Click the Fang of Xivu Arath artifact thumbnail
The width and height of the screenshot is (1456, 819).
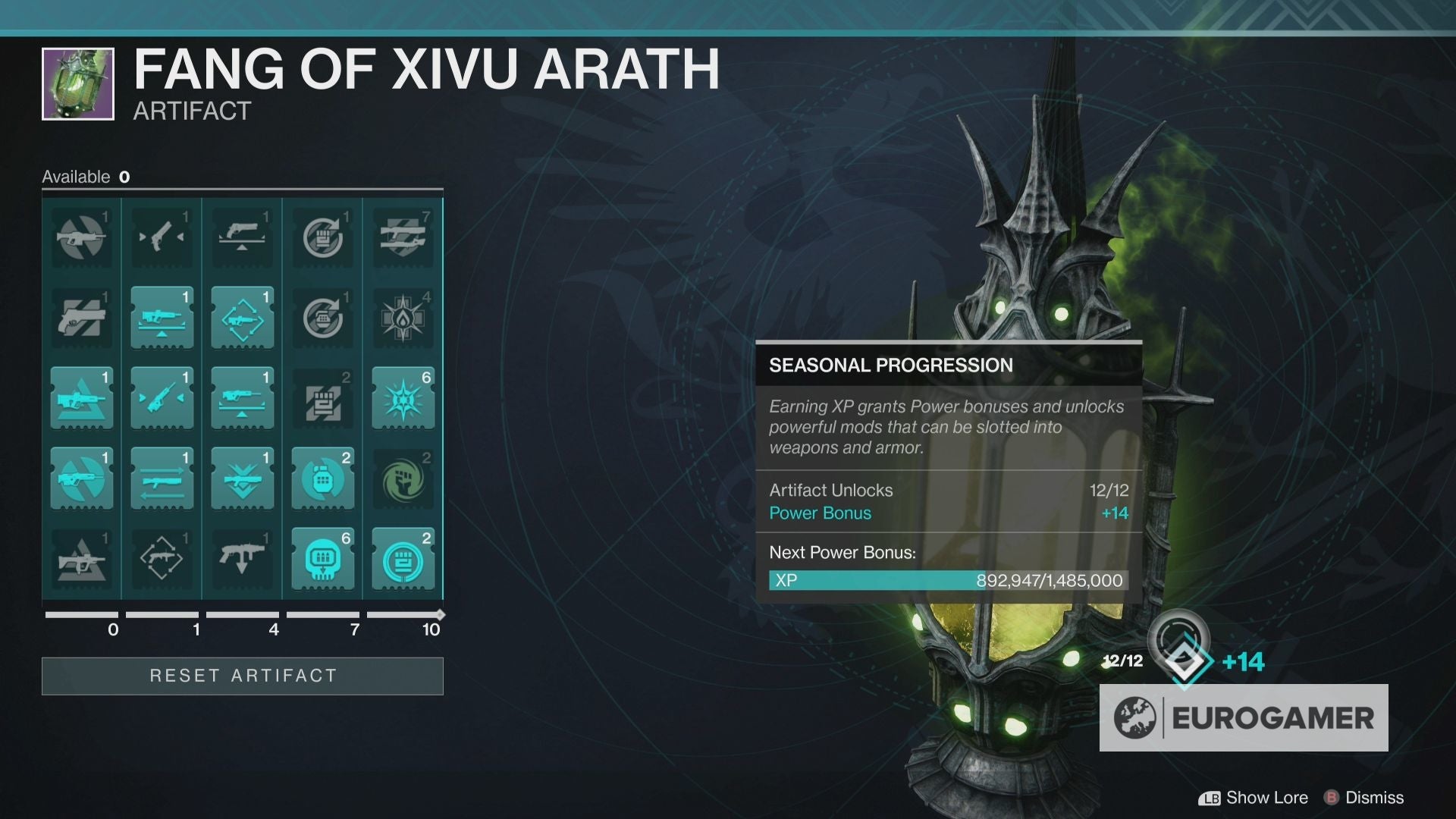(78, 83)
